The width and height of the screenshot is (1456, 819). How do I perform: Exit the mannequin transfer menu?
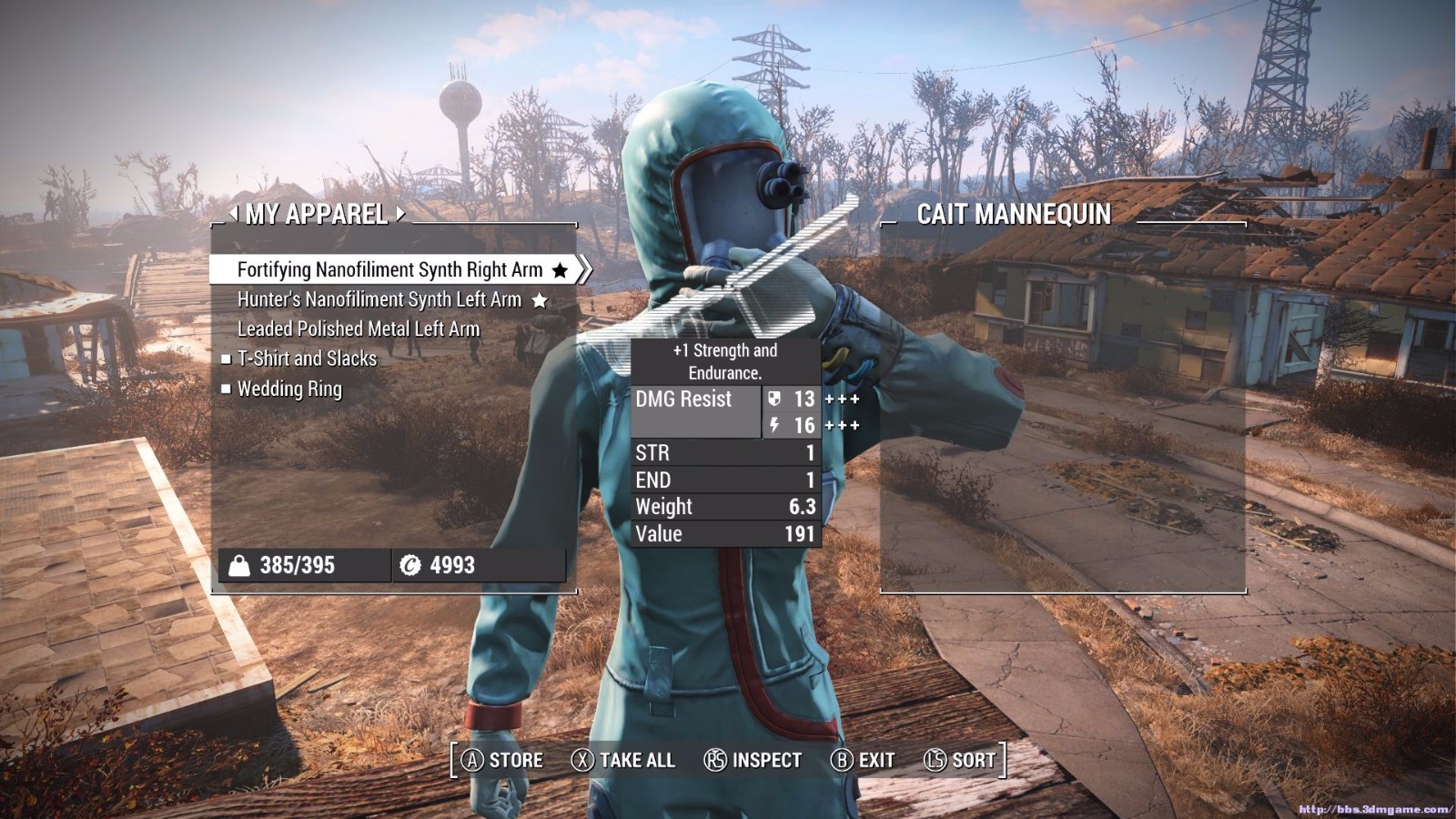point(863,760)
